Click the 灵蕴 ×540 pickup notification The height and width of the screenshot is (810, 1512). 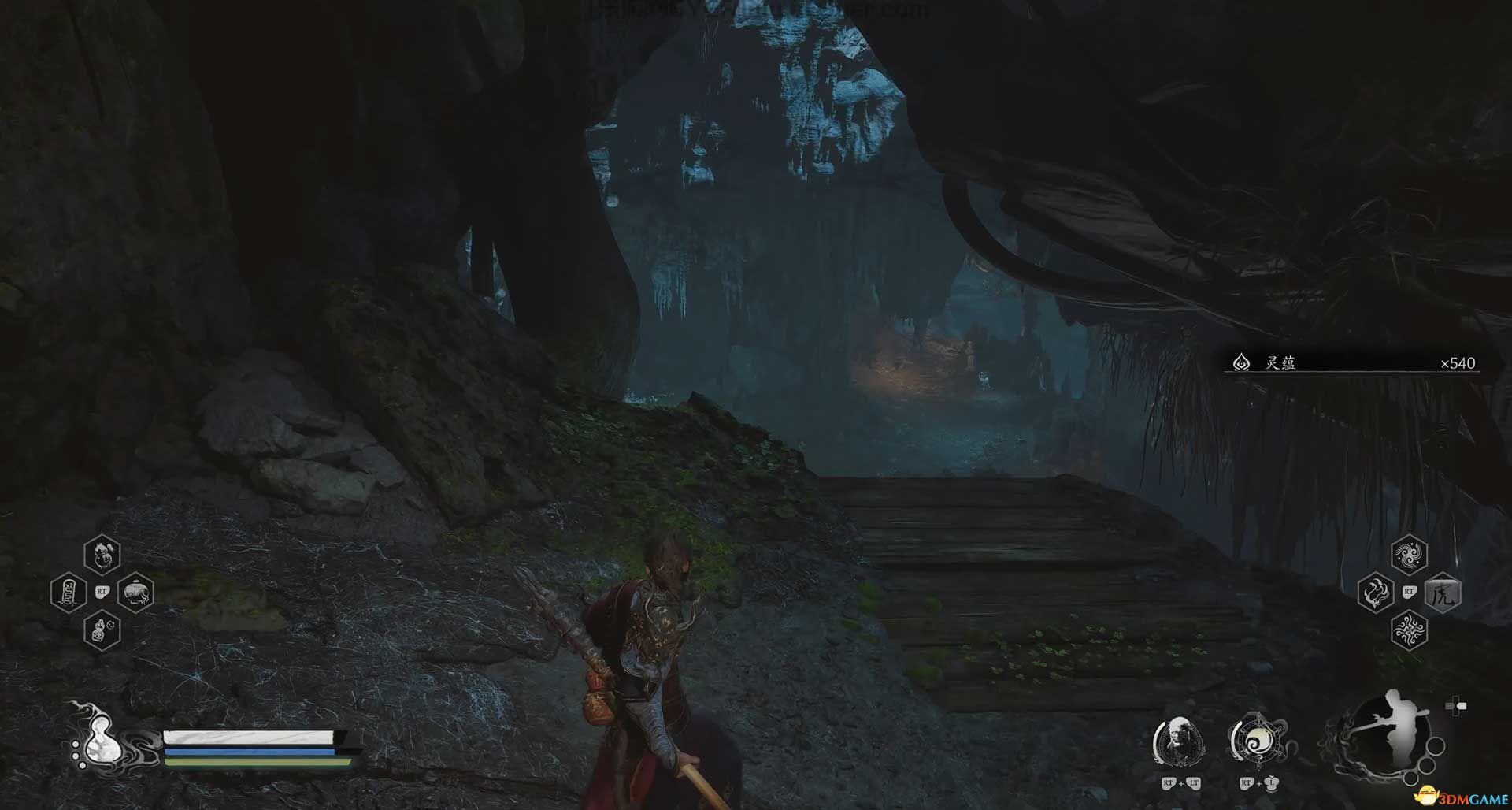click(x=1351, y=363)
